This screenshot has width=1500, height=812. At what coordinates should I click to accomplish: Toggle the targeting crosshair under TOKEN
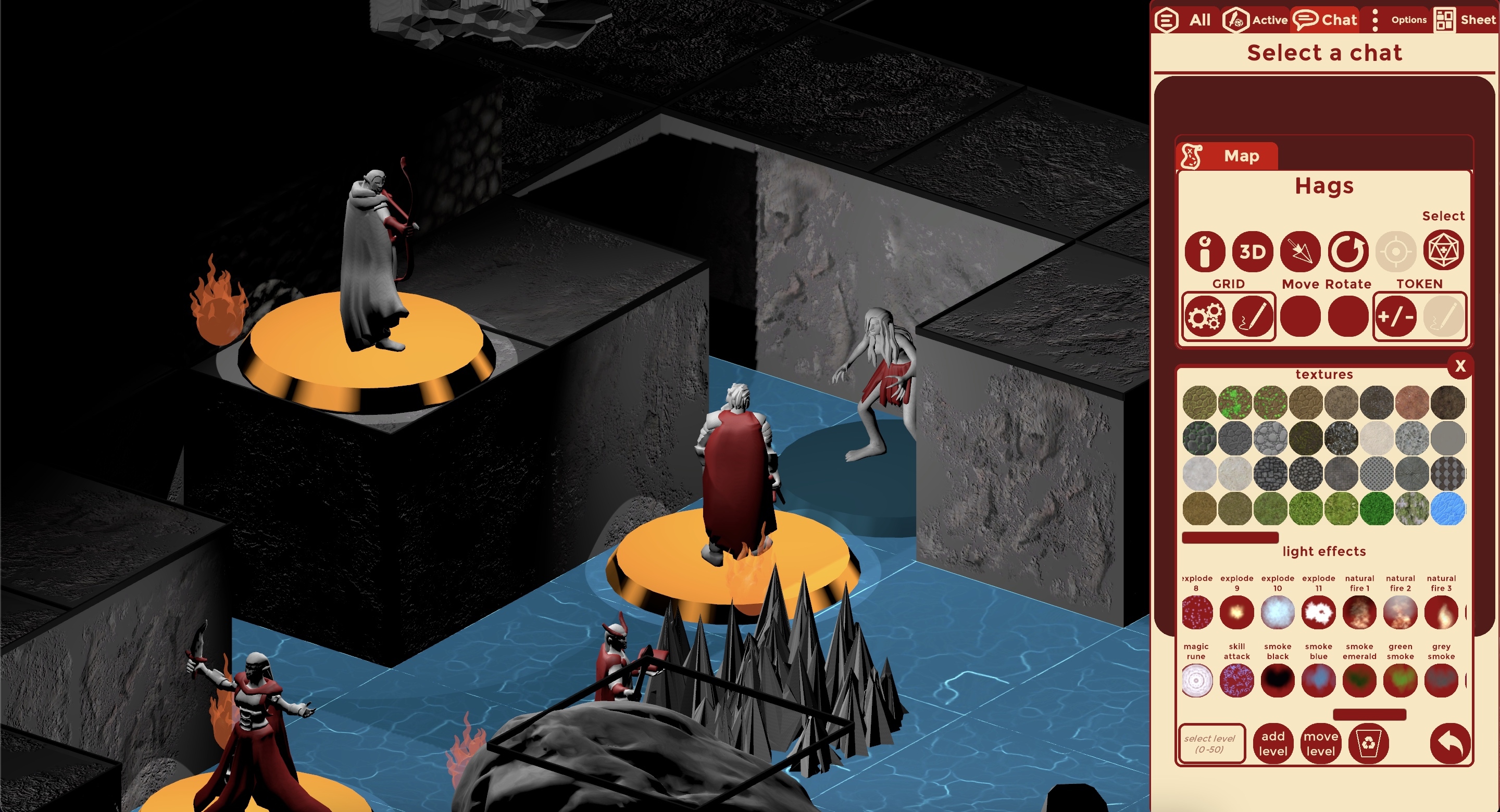point(1396,251)
